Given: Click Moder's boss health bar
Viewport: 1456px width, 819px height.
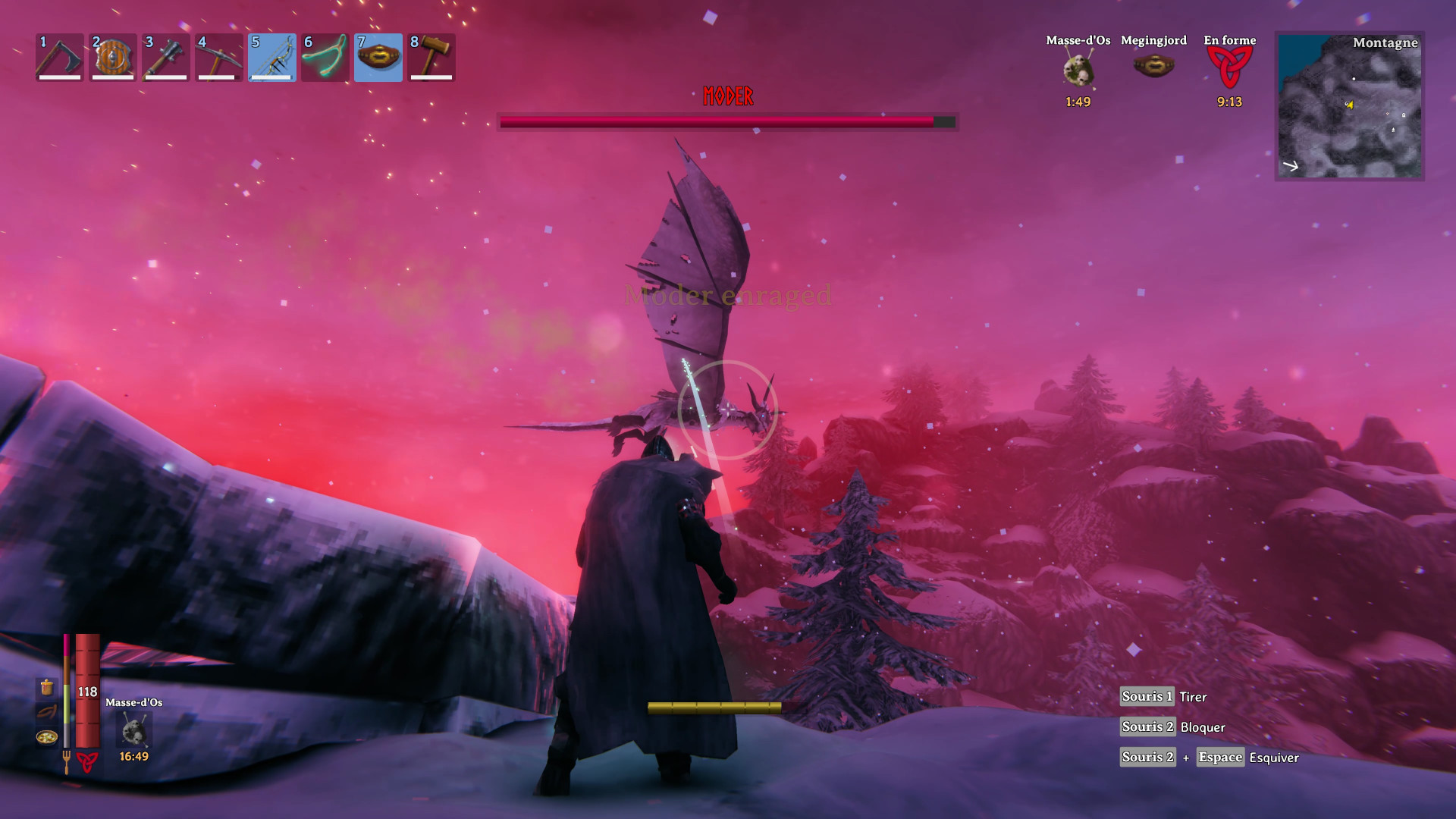Looking at the screenshot, I should point(726,121).
